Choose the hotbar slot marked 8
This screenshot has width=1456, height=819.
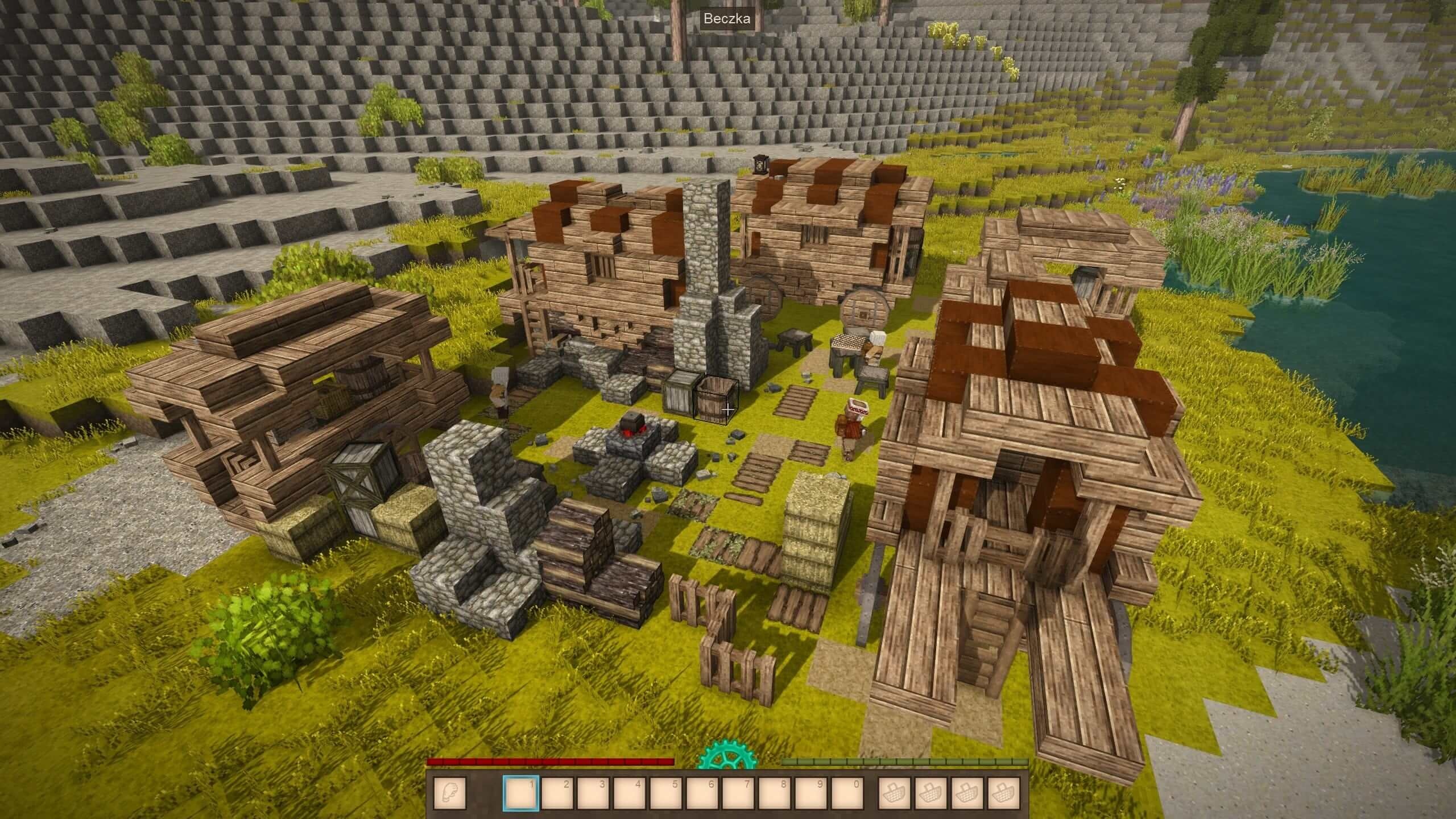[775, 792]
